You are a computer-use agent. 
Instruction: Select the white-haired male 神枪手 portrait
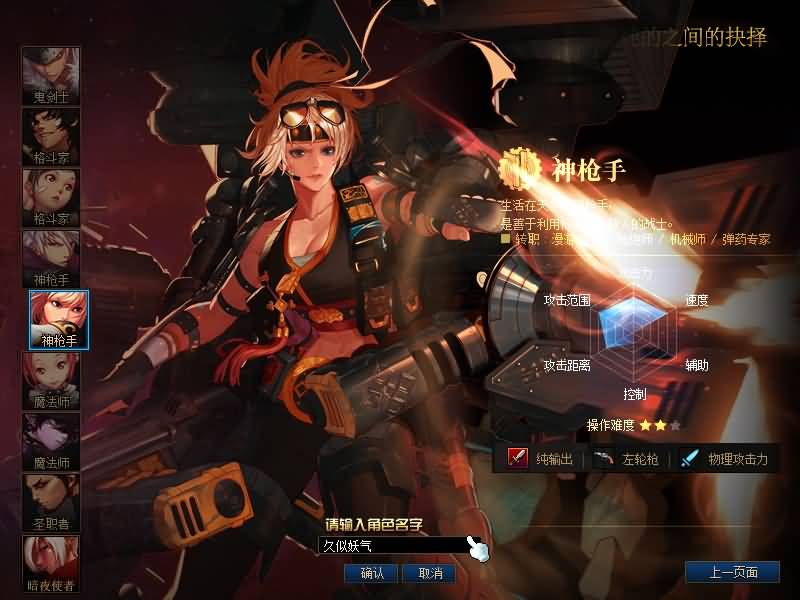pyautogui.click(x=51, y=259)
